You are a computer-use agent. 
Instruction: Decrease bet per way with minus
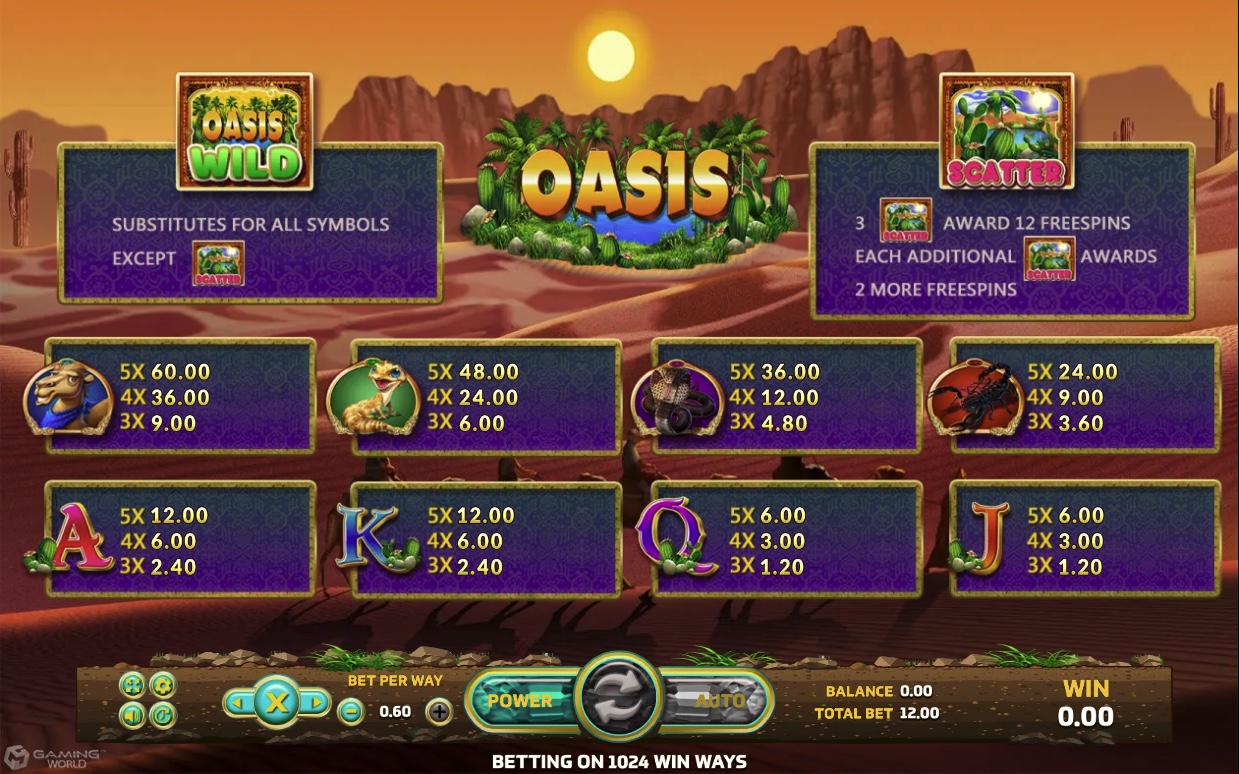click(350, 712)
